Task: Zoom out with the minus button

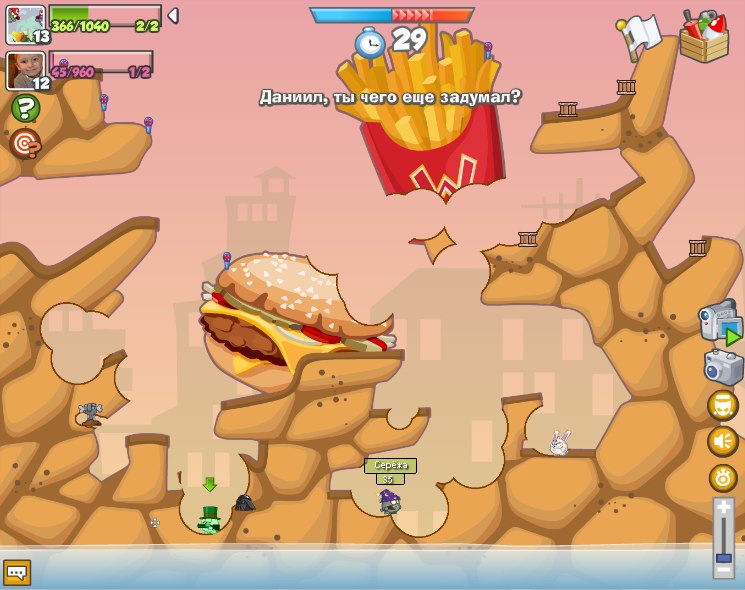Action: (x=723, y=570)
